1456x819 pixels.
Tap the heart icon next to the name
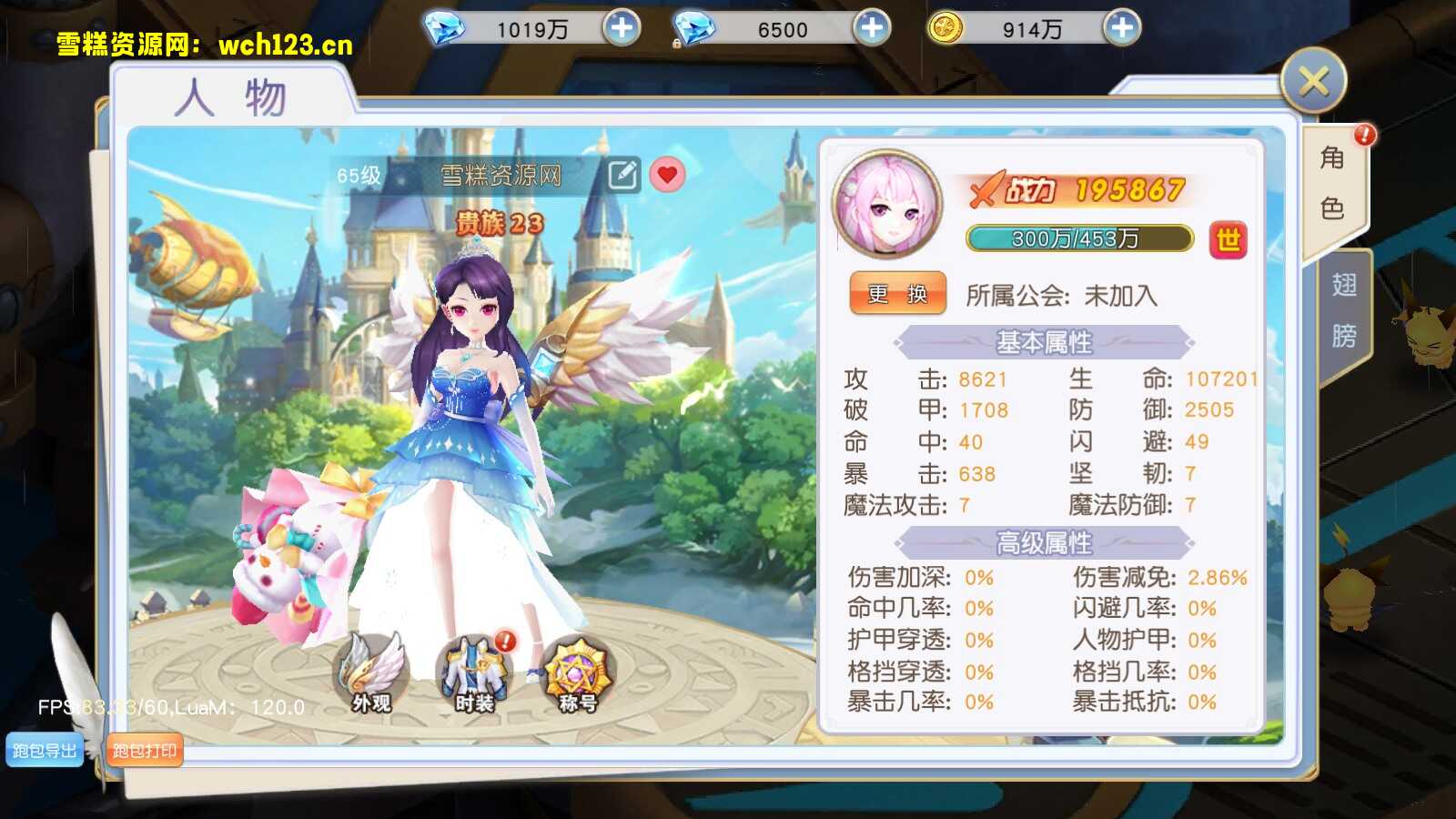tap(667, 175)
